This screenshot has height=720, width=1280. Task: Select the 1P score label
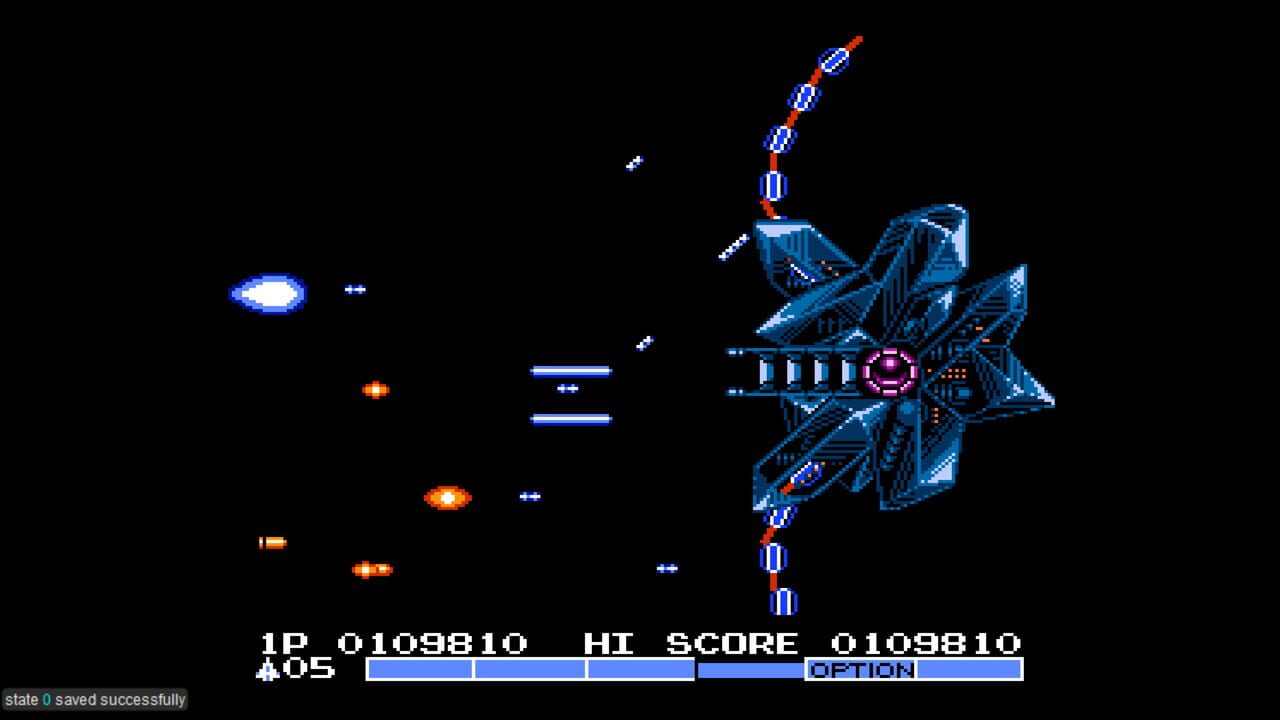coord(283,643)
